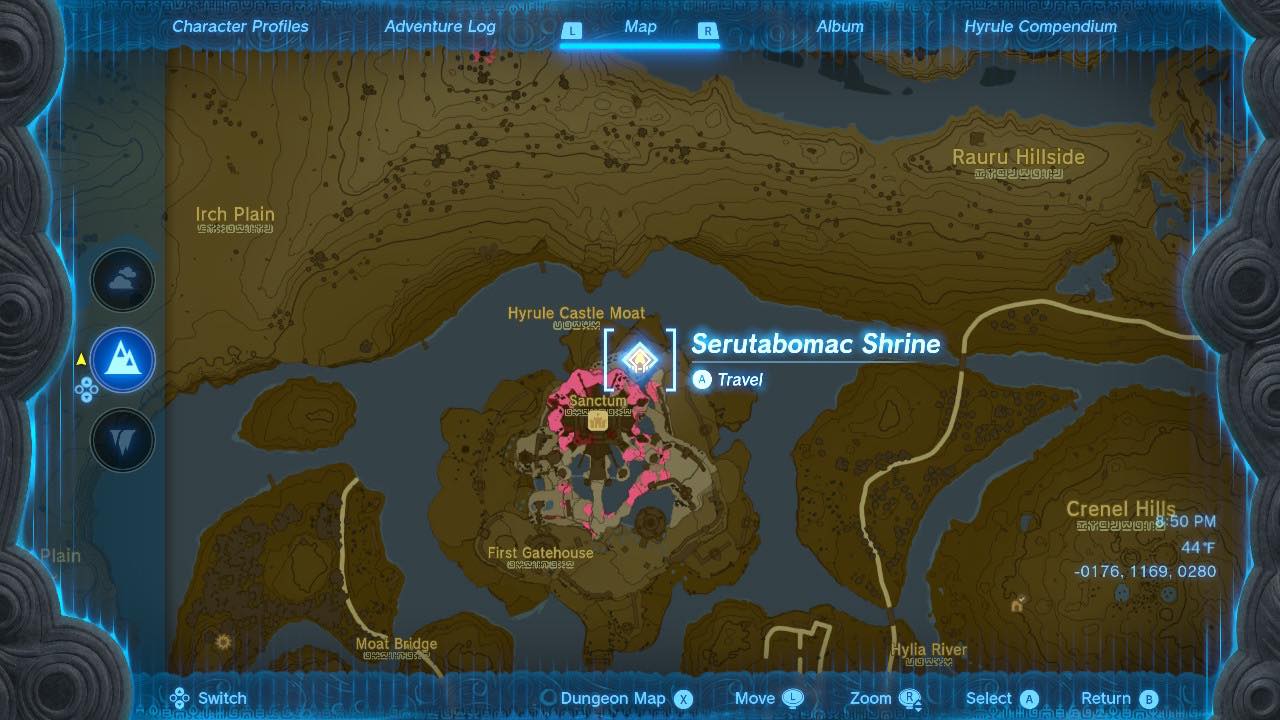Open the Album tab
1280x720 pixels.
(839, 27)
